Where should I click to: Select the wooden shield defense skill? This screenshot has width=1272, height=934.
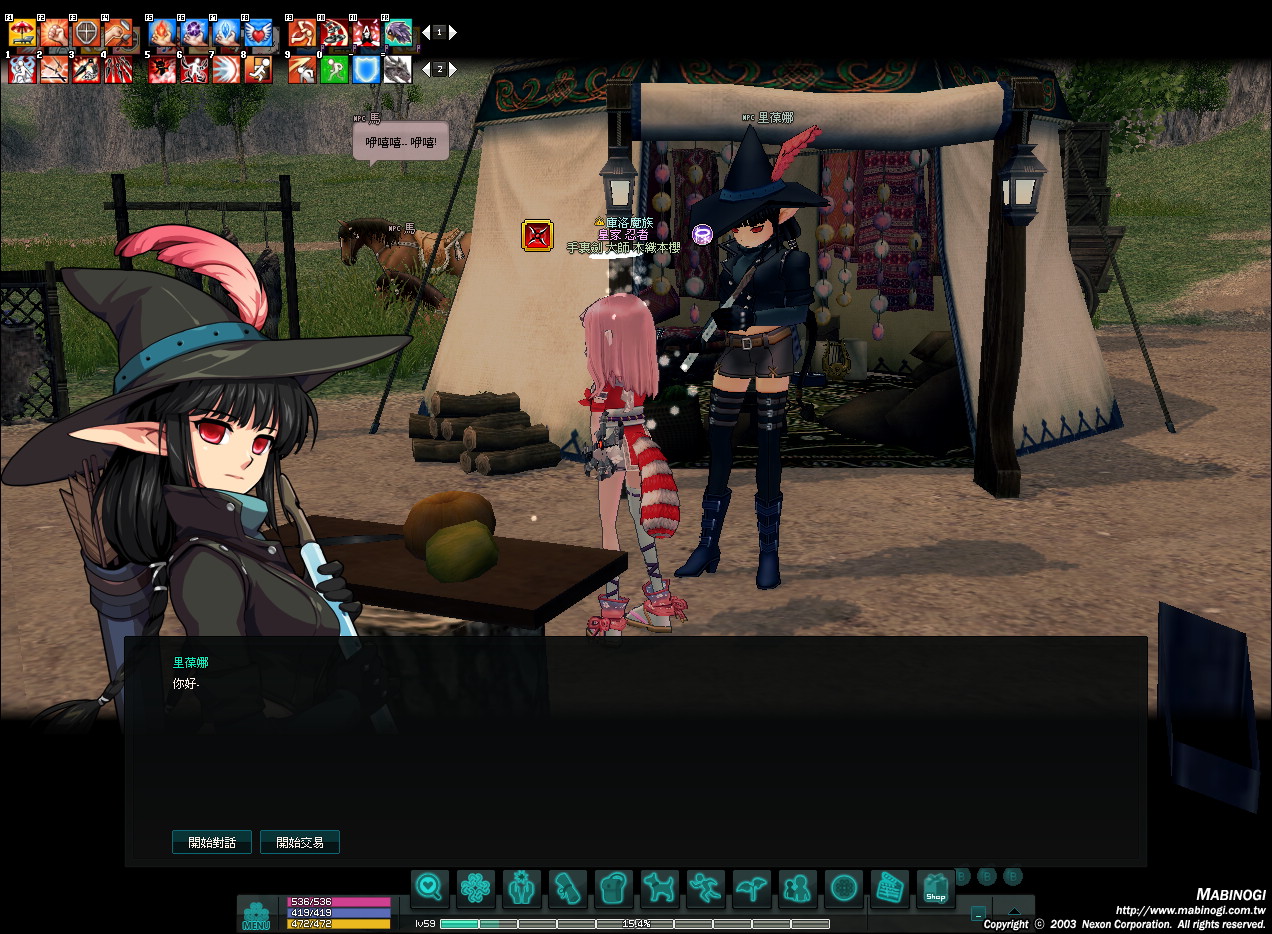point(86,33)
